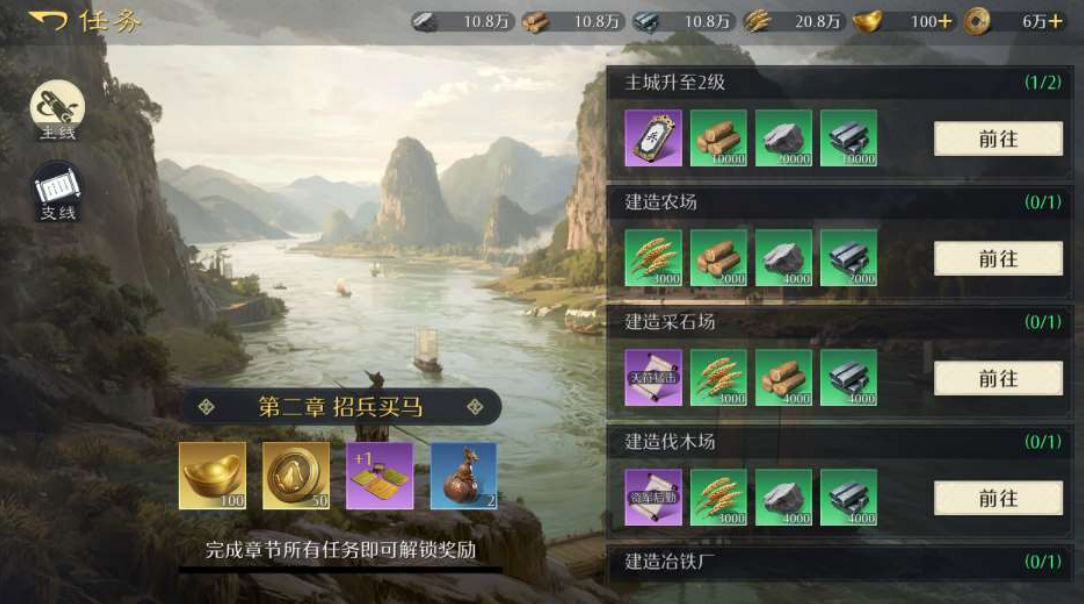Inspect the purple scroll reward for 建造伐木场
The height and width of the screenshot is (604, 1084).
tap(653, 497)
